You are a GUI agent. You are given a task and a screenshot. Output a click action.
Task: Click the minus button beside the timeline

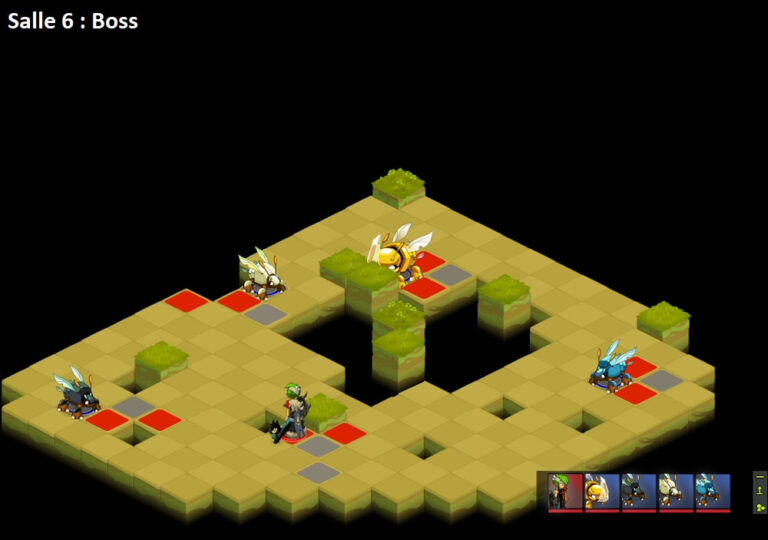(760, 478)
